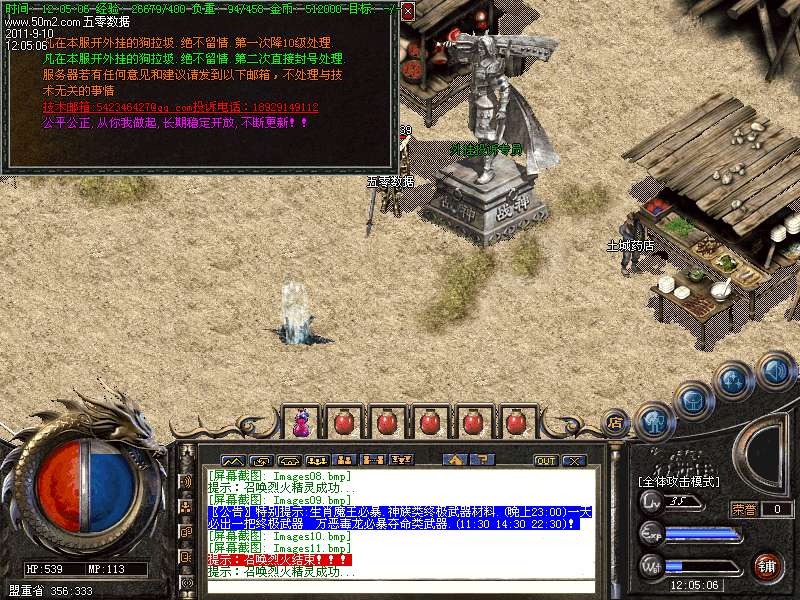Click the red 铺 stall button
The height and width of the screenshot is (600, 800).
pyautogui.click(x=768, y=565)
